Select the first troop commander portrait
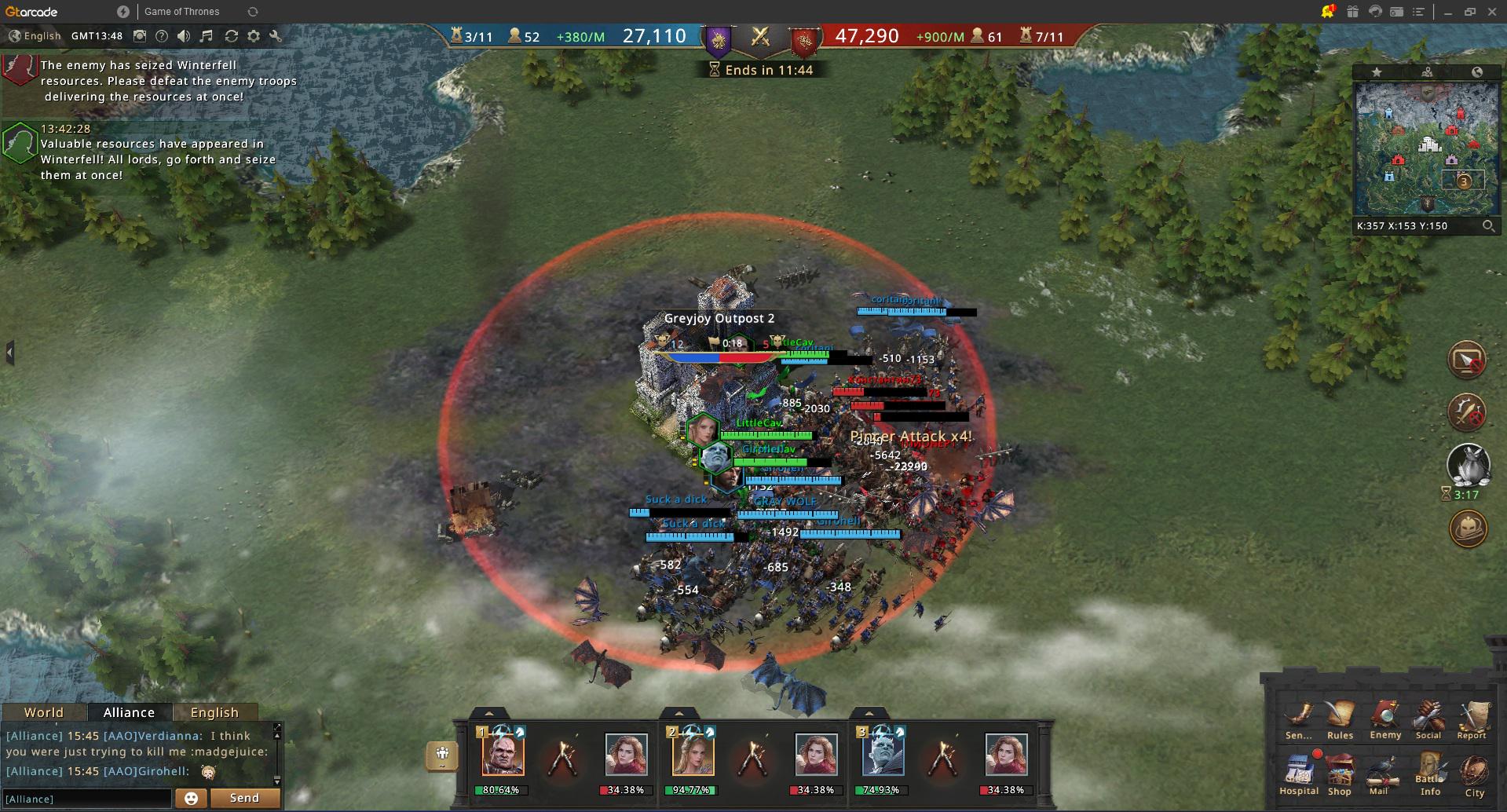 coord(503,753)
